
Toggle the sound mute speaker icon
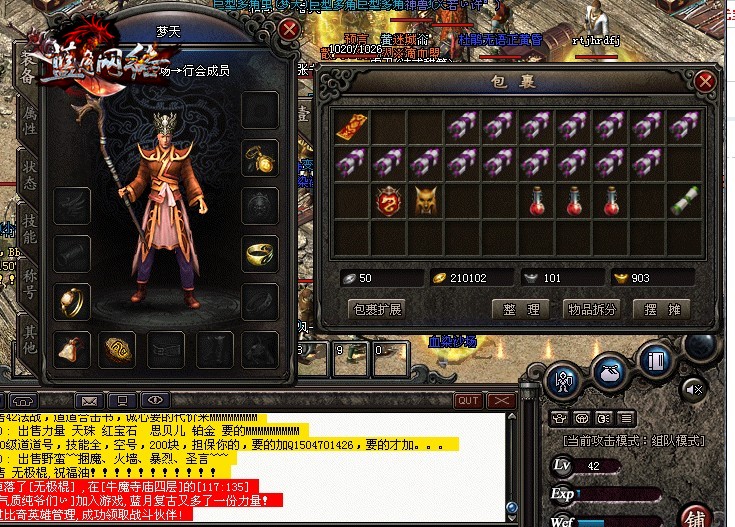tap(696, 390)
